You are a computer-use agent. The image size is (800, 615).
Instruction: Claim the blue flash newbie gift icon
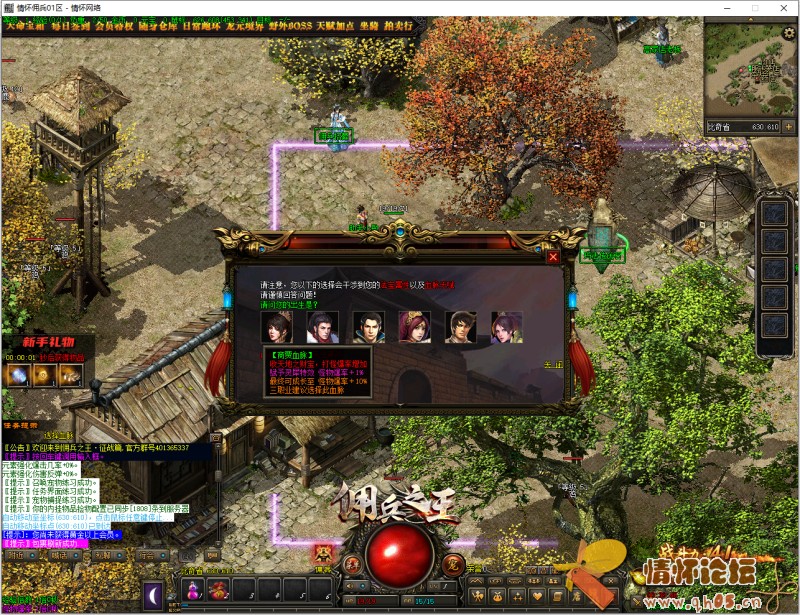[x=18, y=374]
